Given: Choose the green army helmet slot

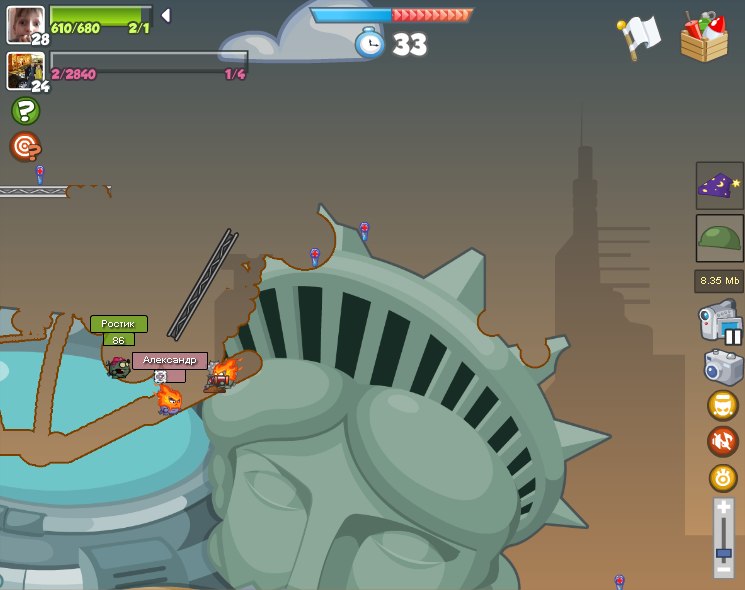Looking at the screenshot, I should tap(719, 238).
